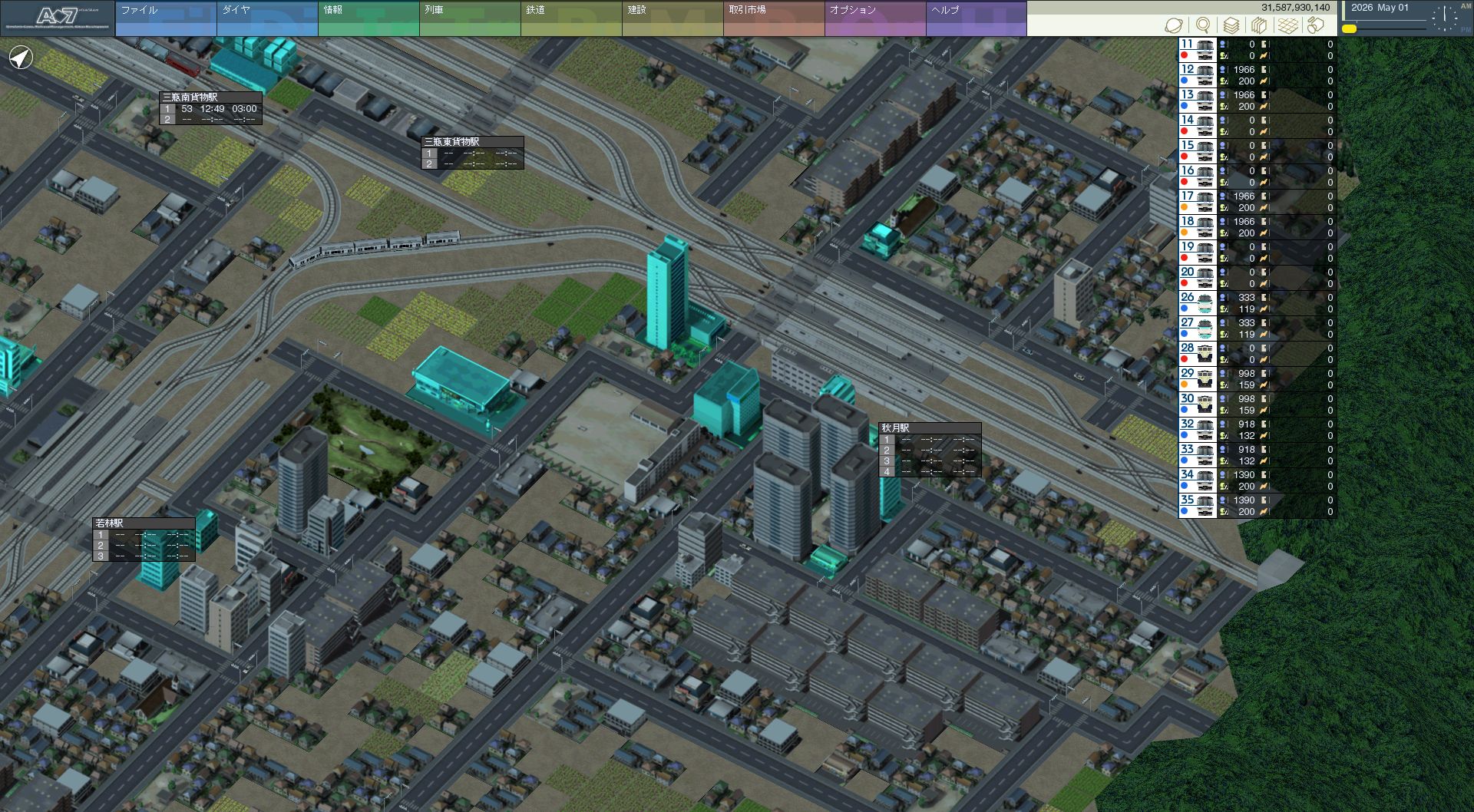Toggle the grid overlay icon

(1287, 26)
